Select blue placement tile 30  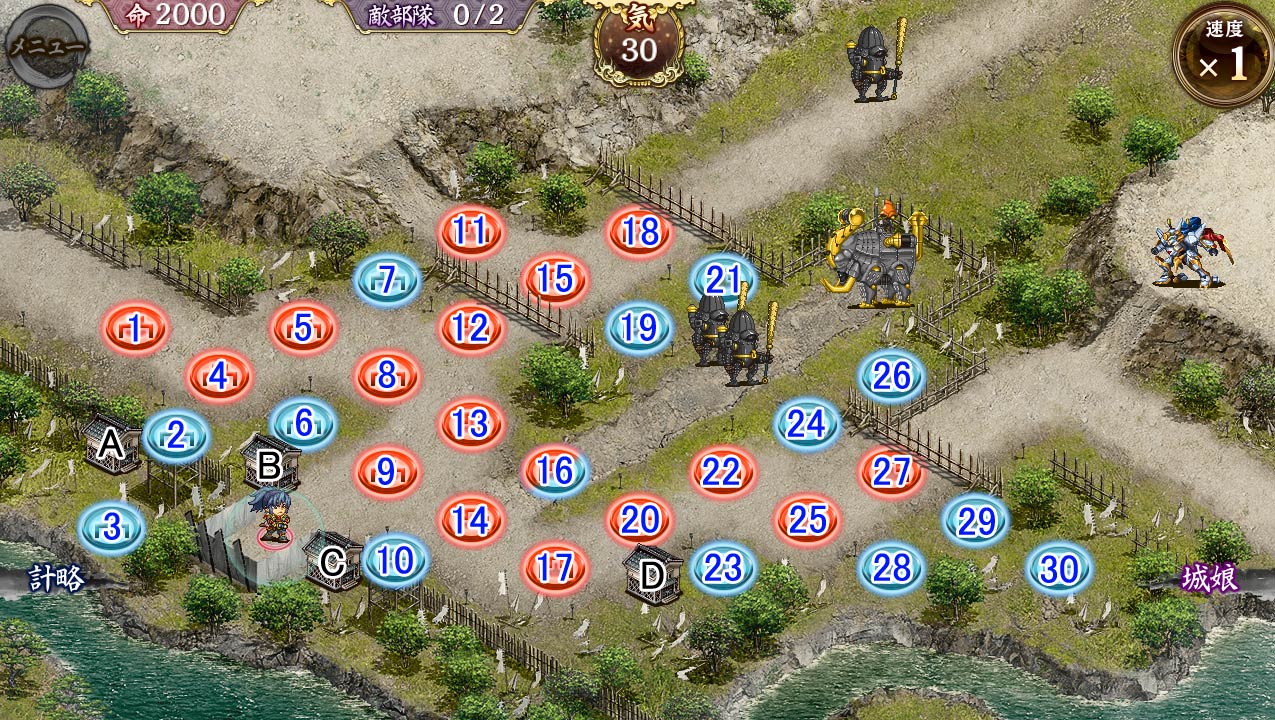1059,569
